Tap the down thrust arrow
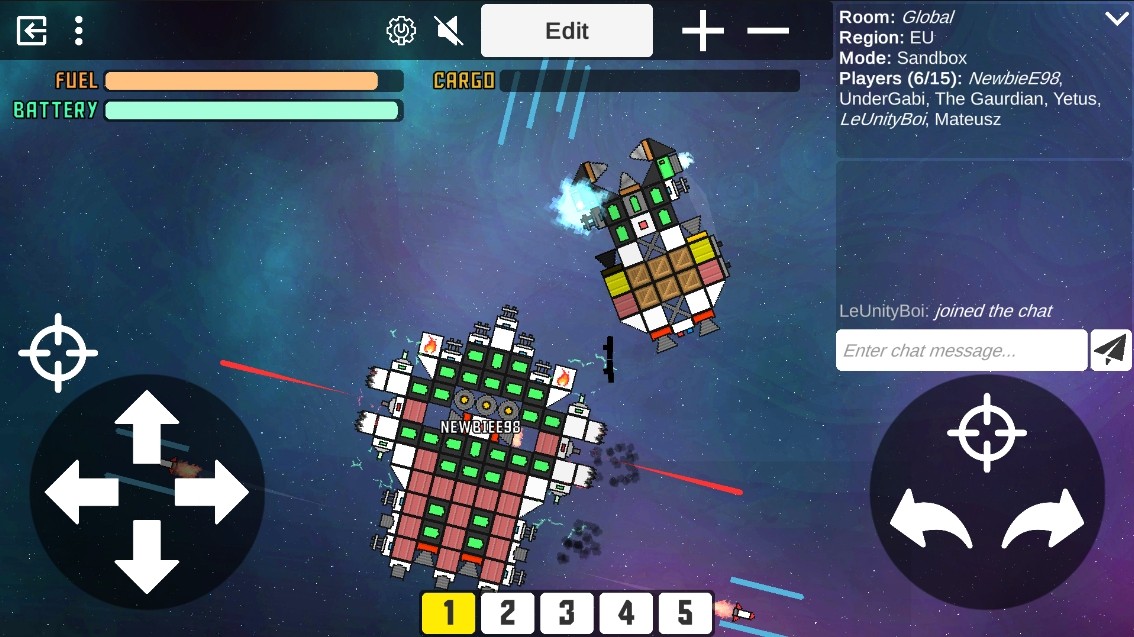Screen dimensions: 1134x637 click(147, 556)
